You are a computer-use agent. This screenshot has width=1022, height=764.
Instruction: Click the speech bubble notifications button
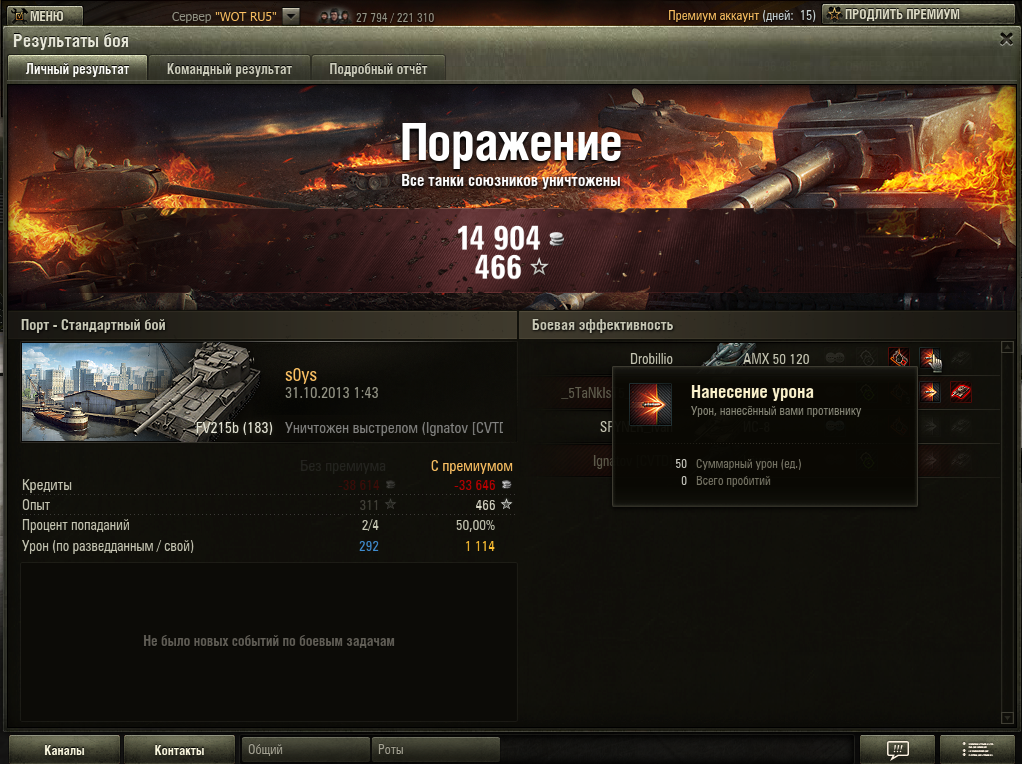[897, 750]
